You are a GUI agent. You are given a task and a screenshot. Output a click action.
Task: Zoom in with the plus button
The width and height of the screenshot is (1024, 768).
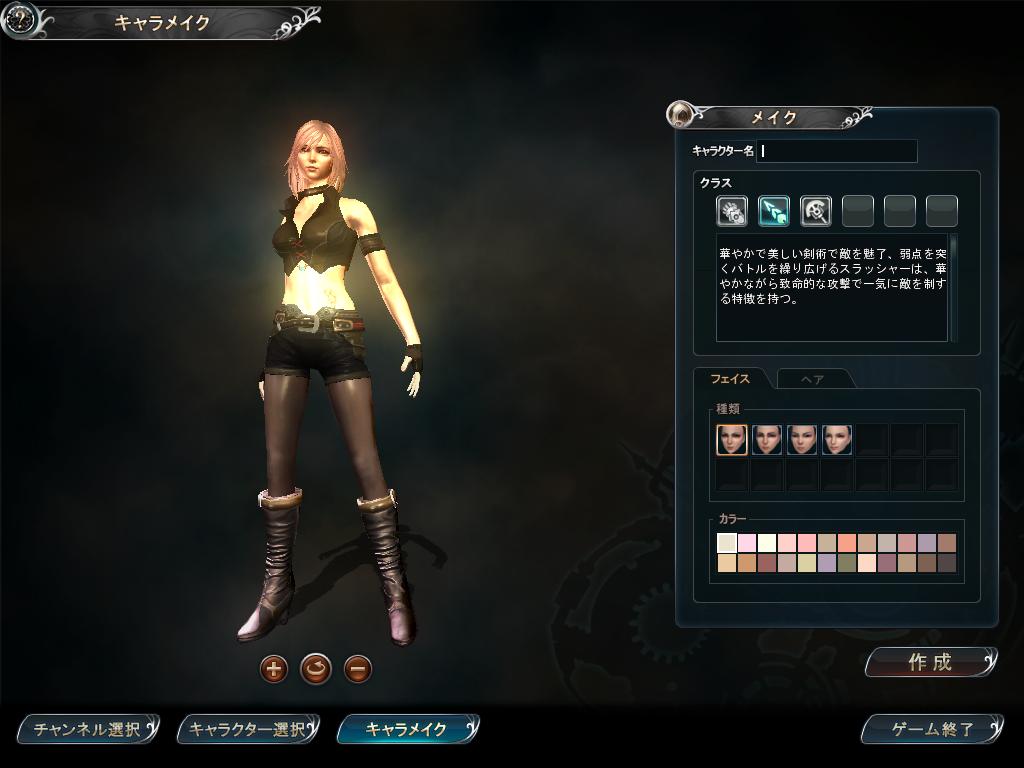click(274, 668)
